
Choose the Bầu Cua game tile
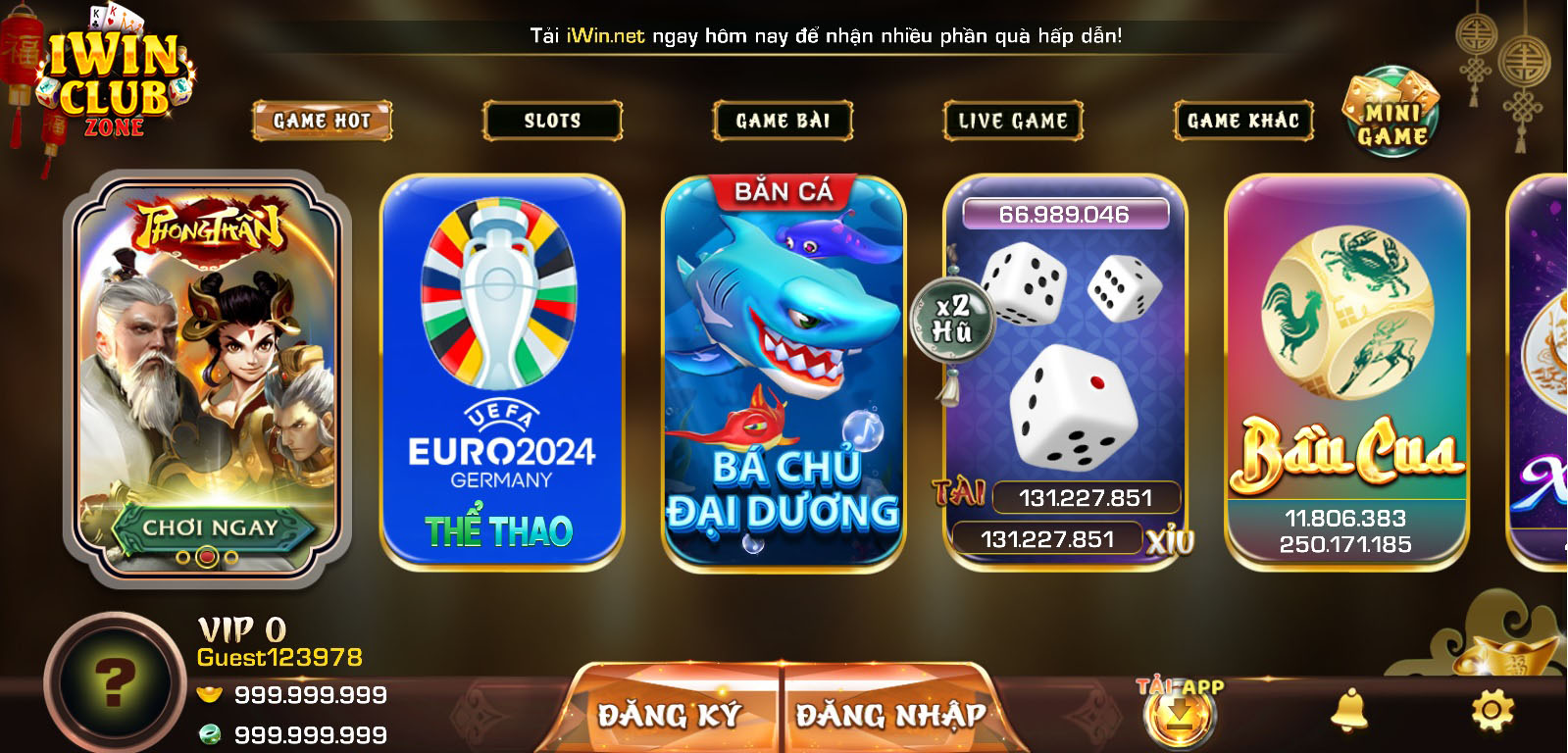point(1346,373)
